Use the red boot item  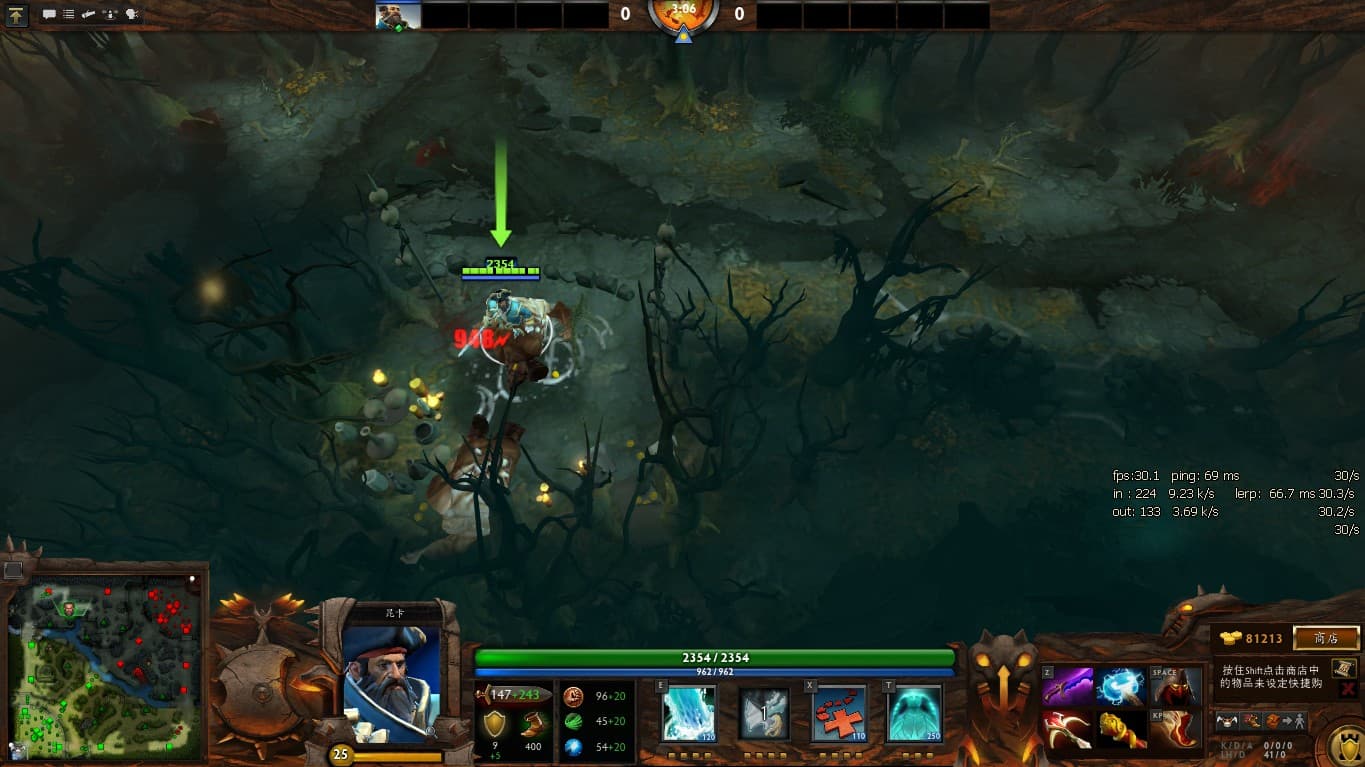pos(1175,729)
